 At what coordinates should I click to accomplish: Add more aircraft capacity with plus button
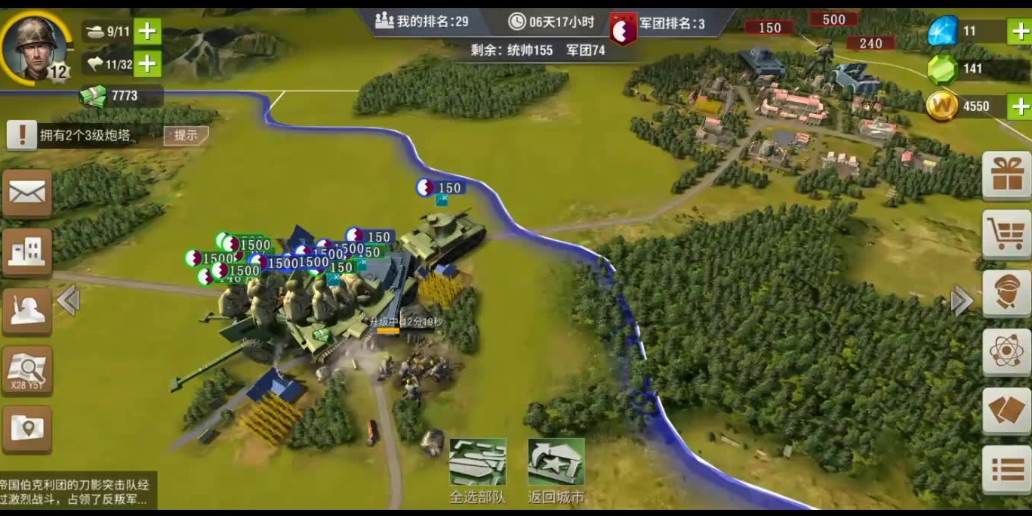(147, 64)
